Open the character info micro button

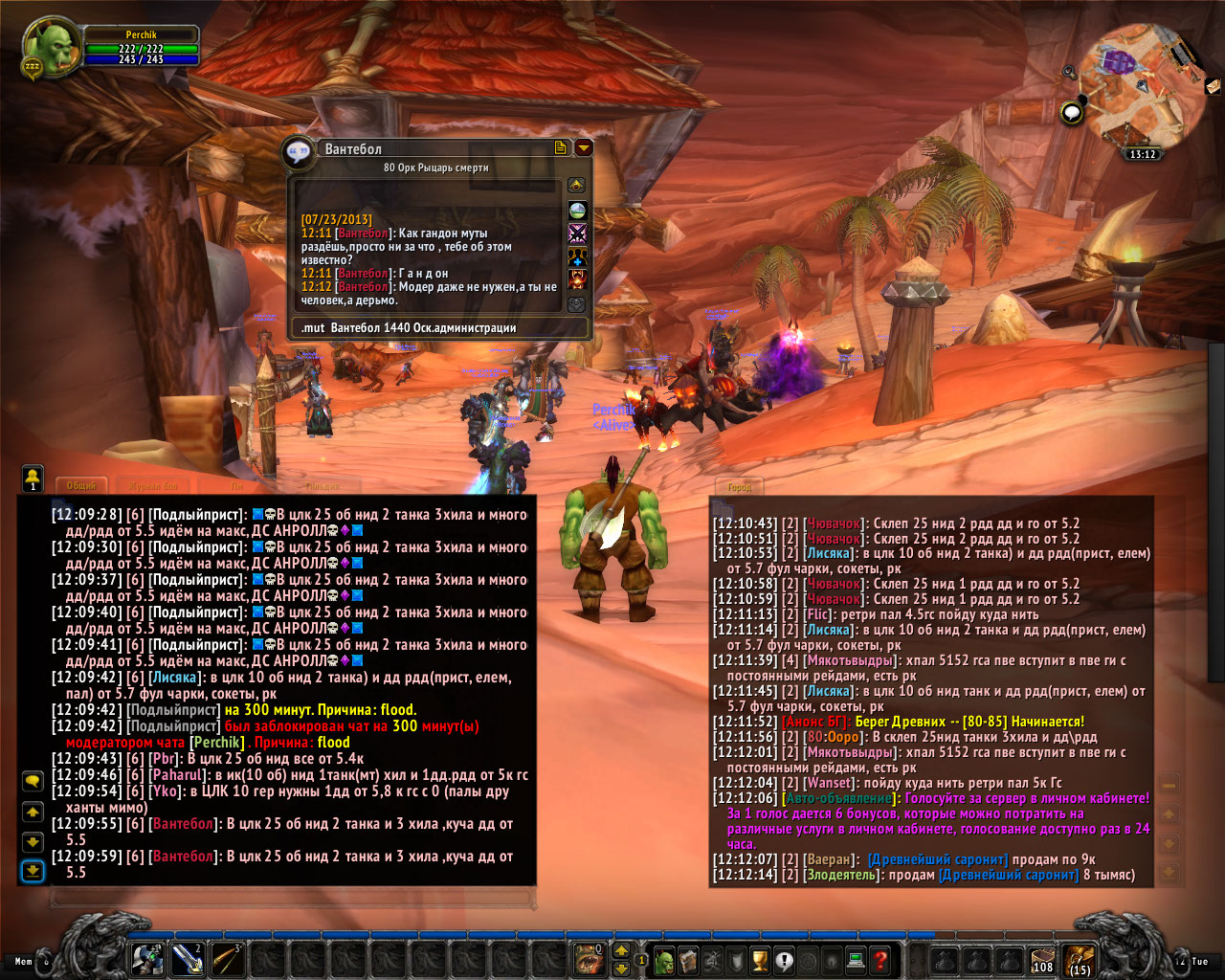click(664, 960)
